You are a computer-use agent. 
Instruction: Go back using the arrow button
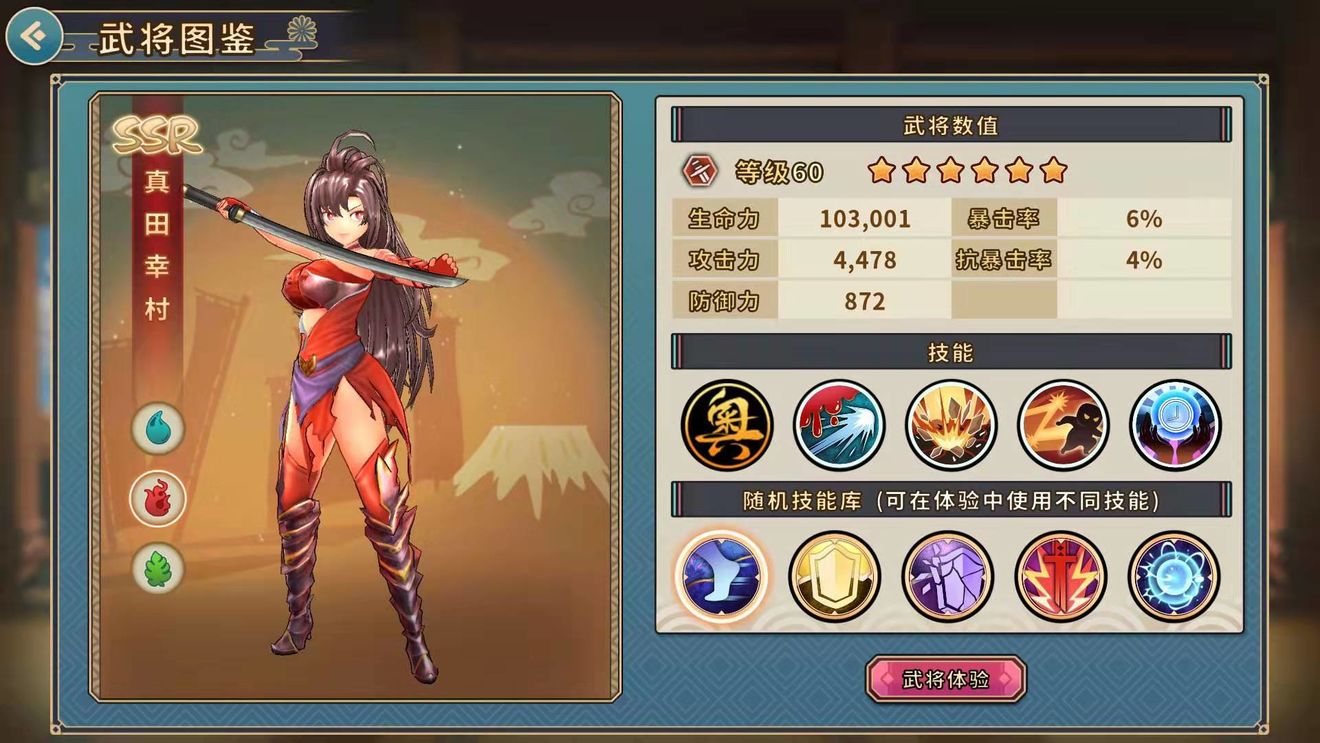pyautogui.click(x=33, y=37)
